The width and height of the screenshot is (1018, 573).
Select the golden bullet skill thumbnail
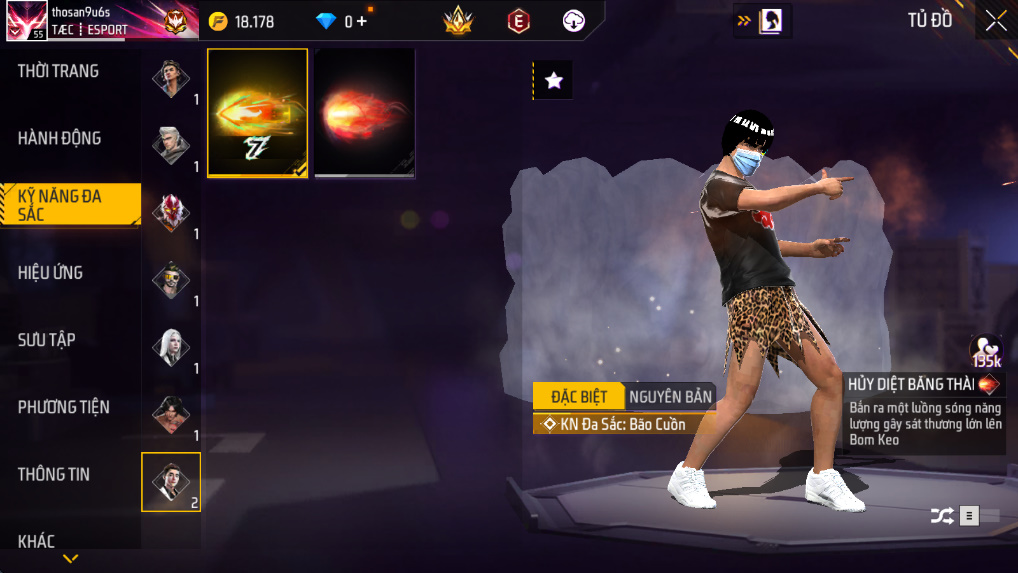pyautogui.click(x=257, y=113)
